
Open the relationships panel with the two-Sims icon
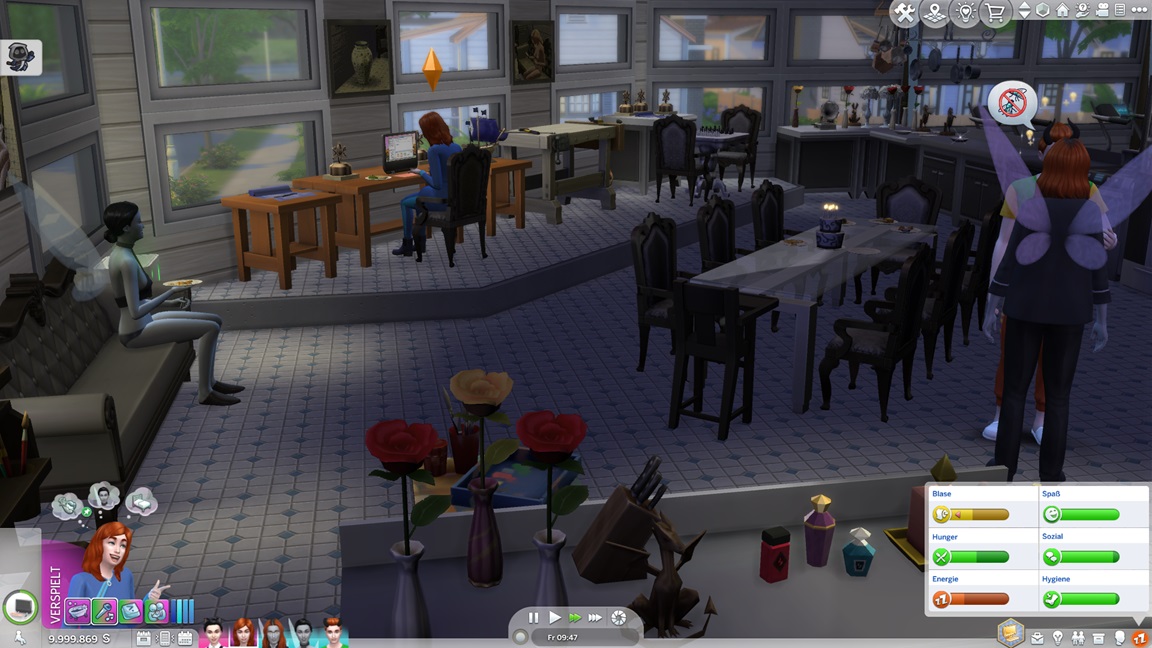point(1079,638)
